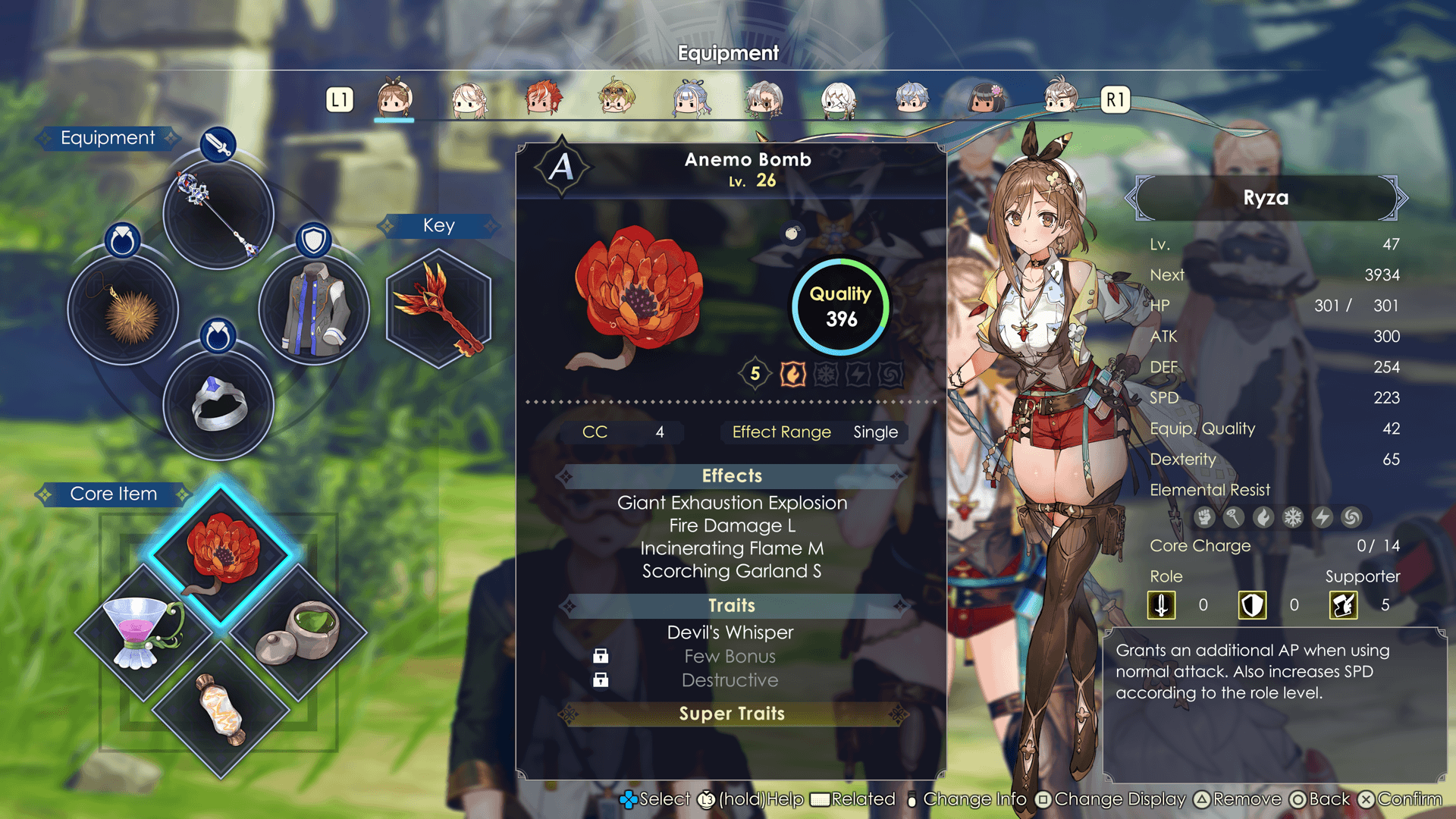The image size is (1456, 819).
Task: Switch to the red-haired character portrait
Action: point(542,99)
